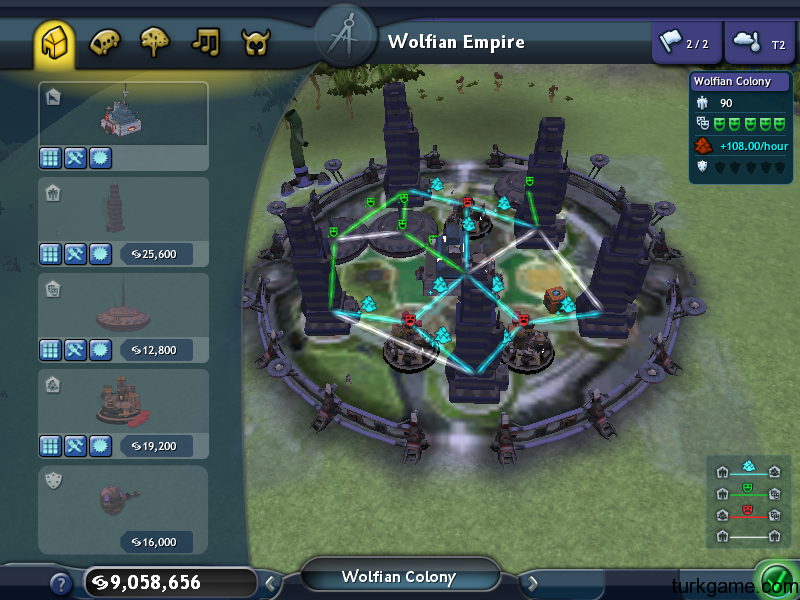Viewport: 800px width, 600px height.
Task: Choose the house tower costing 25,600
Action: coord(123,209)
